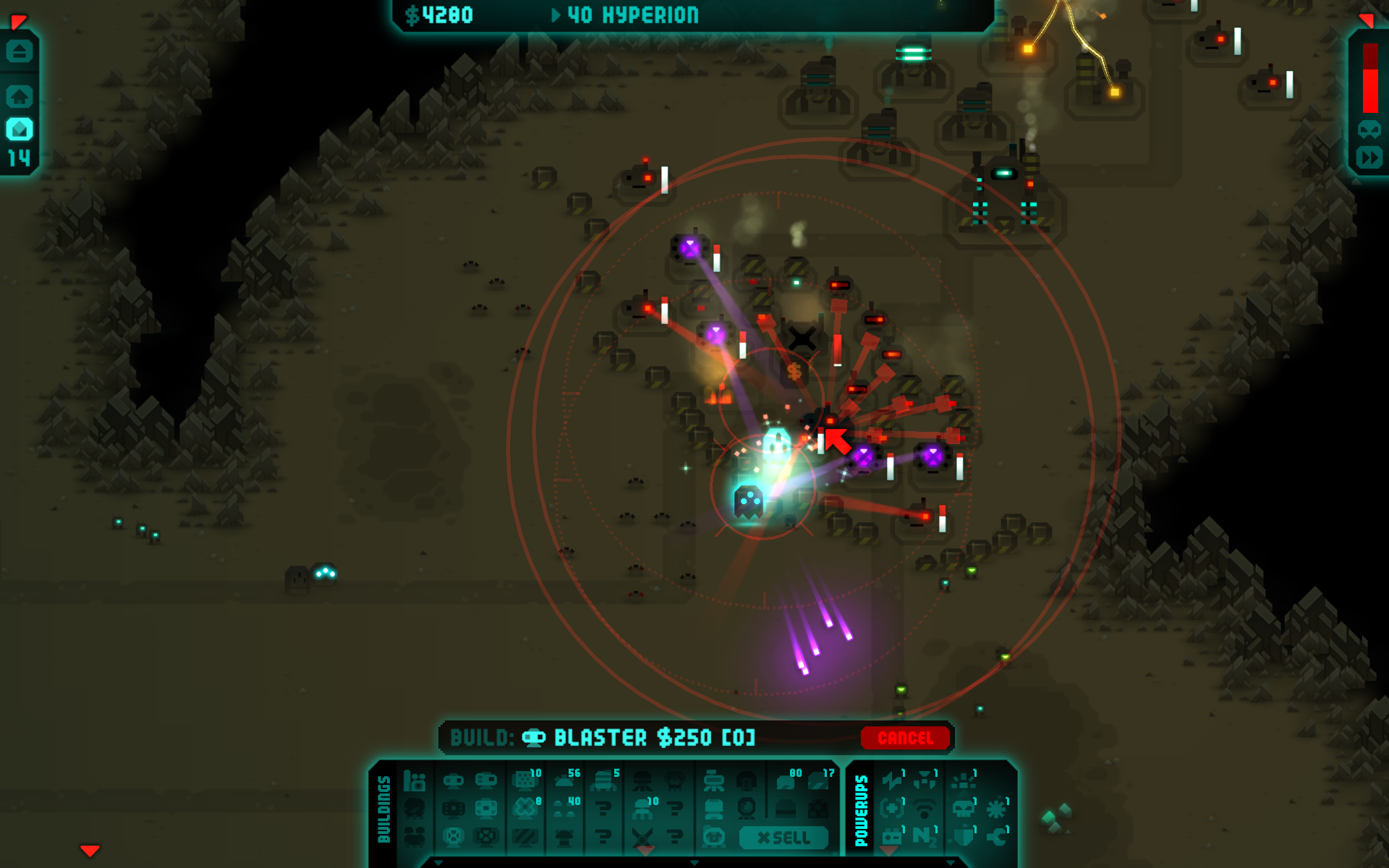Toggle fast-forward game speed

[1369, 158]
